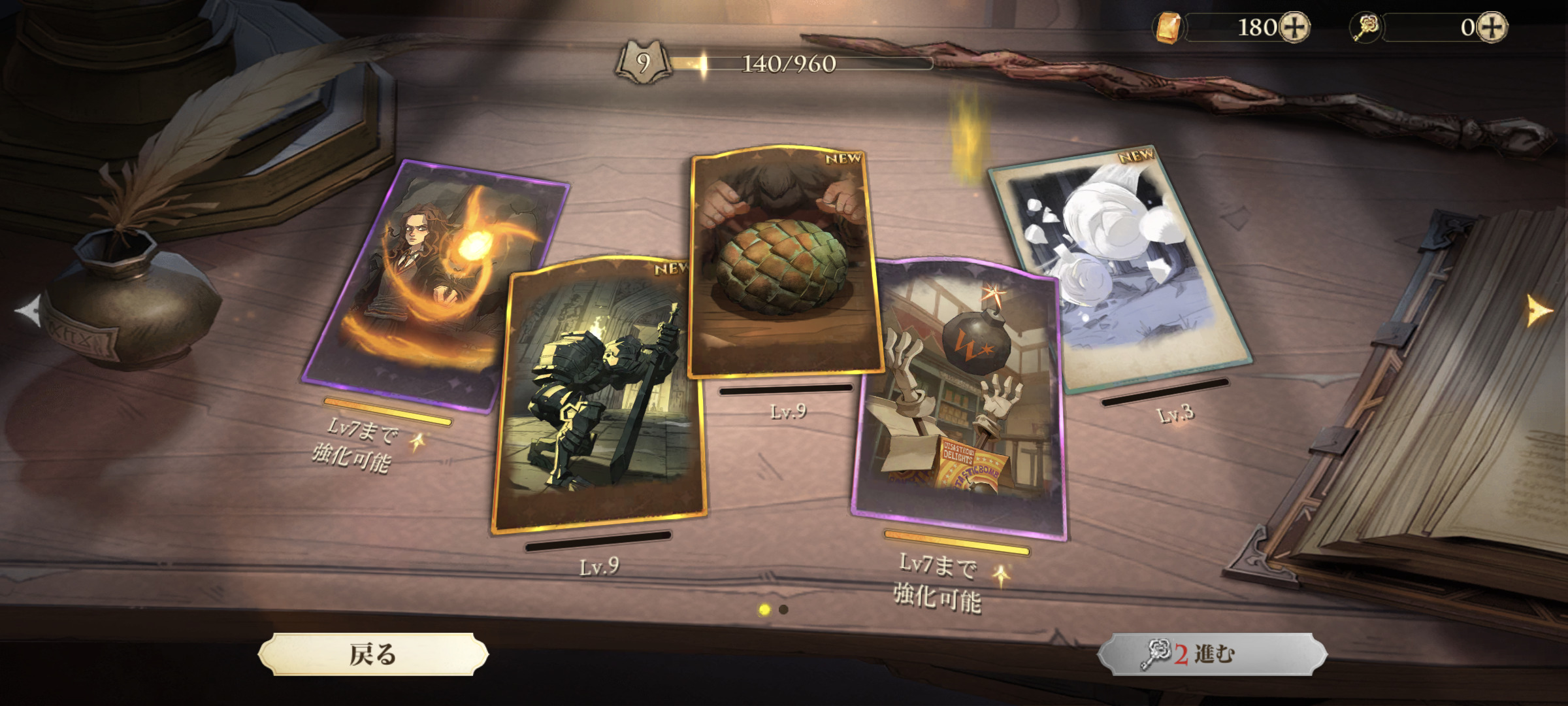This screenshot has width=1568, height=706.
Task: Open the level 9 book icon
Action: click(644, 63)
